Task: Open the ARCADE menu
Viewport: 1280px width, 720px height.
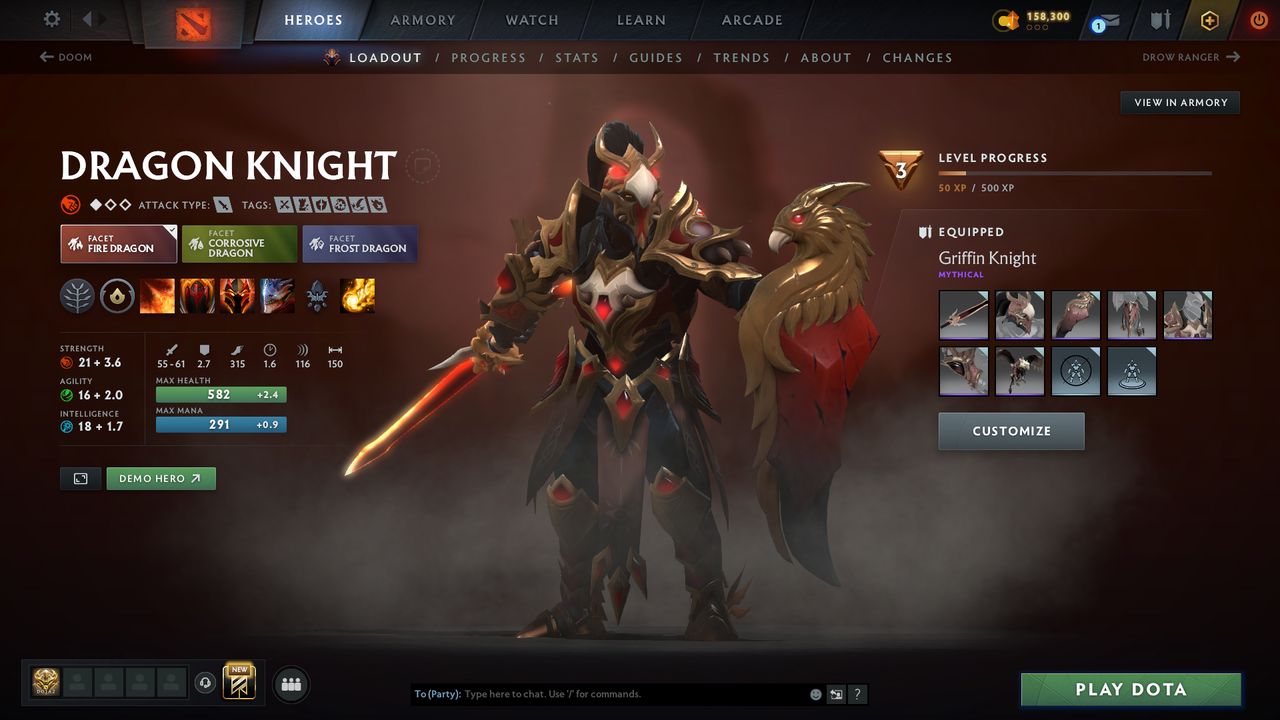Action: coord(751,20)
